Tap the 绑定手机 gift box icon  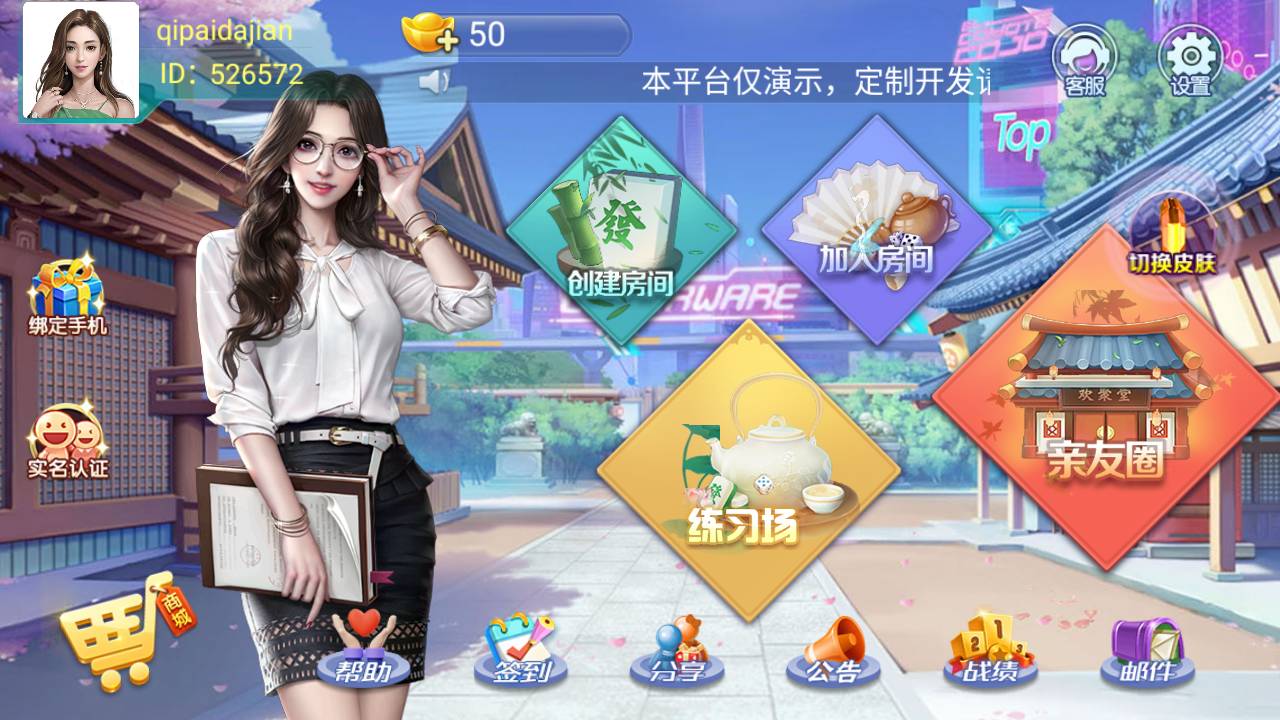(x=67, y=295)
